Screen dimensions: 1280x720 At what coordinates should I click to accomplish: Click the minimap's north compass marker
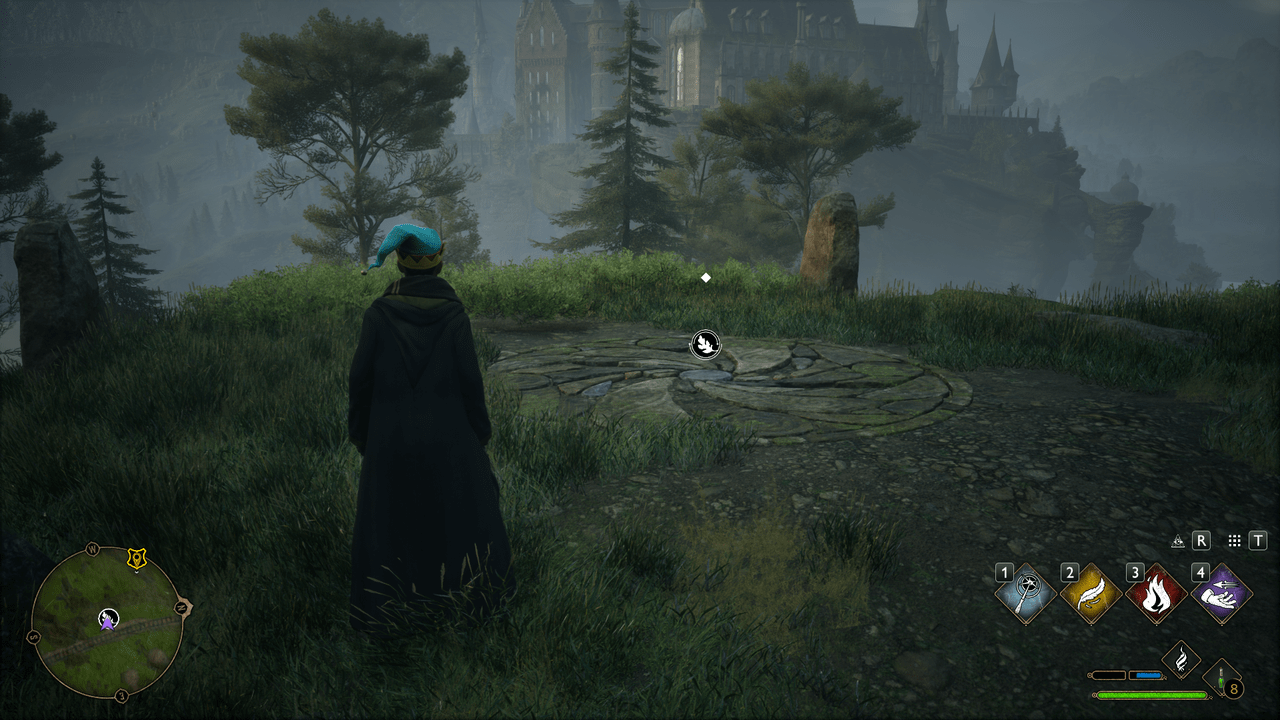[x=92, y=549]
